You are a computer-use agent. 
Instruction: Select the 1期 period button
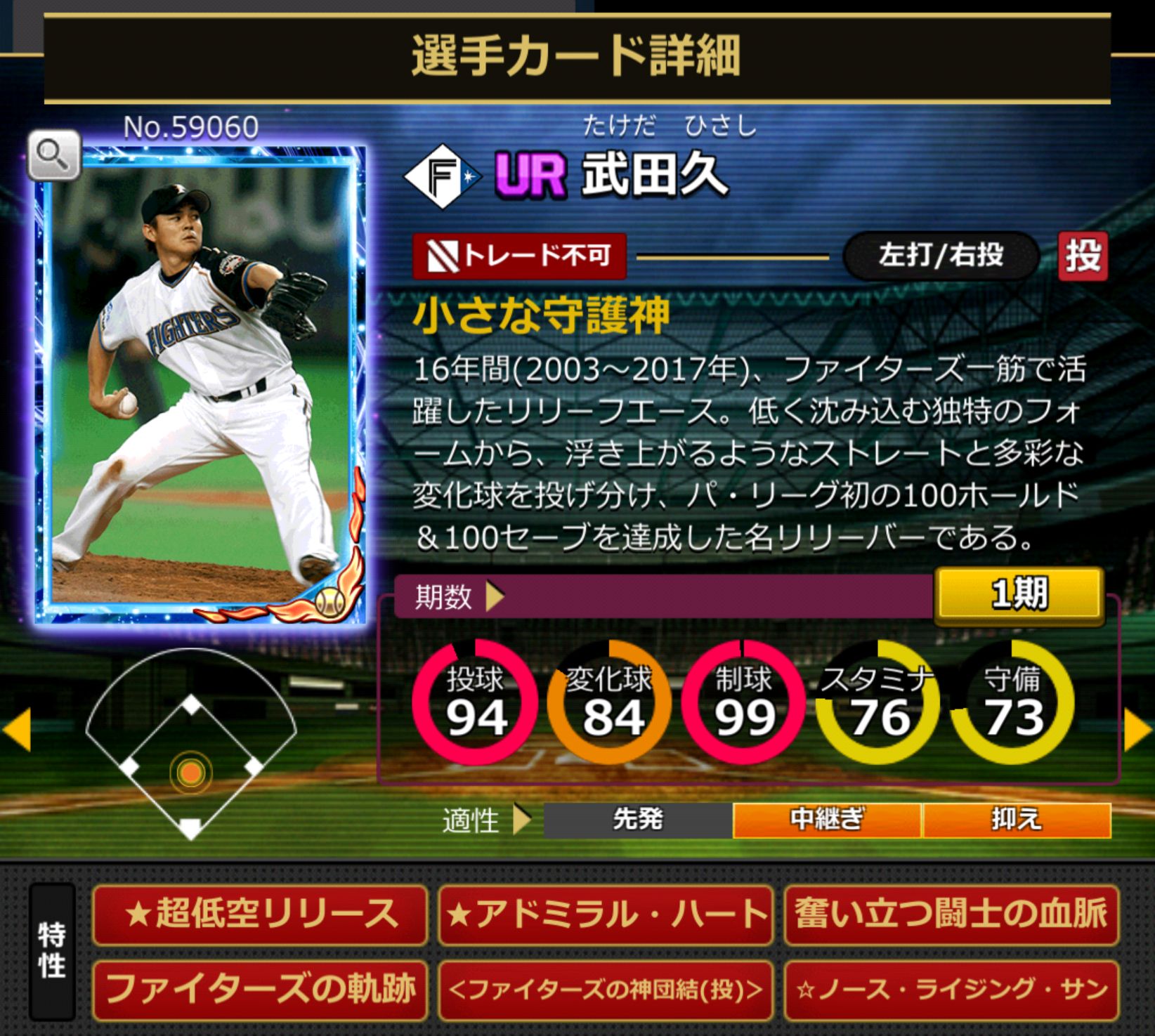click(1019, 595)
